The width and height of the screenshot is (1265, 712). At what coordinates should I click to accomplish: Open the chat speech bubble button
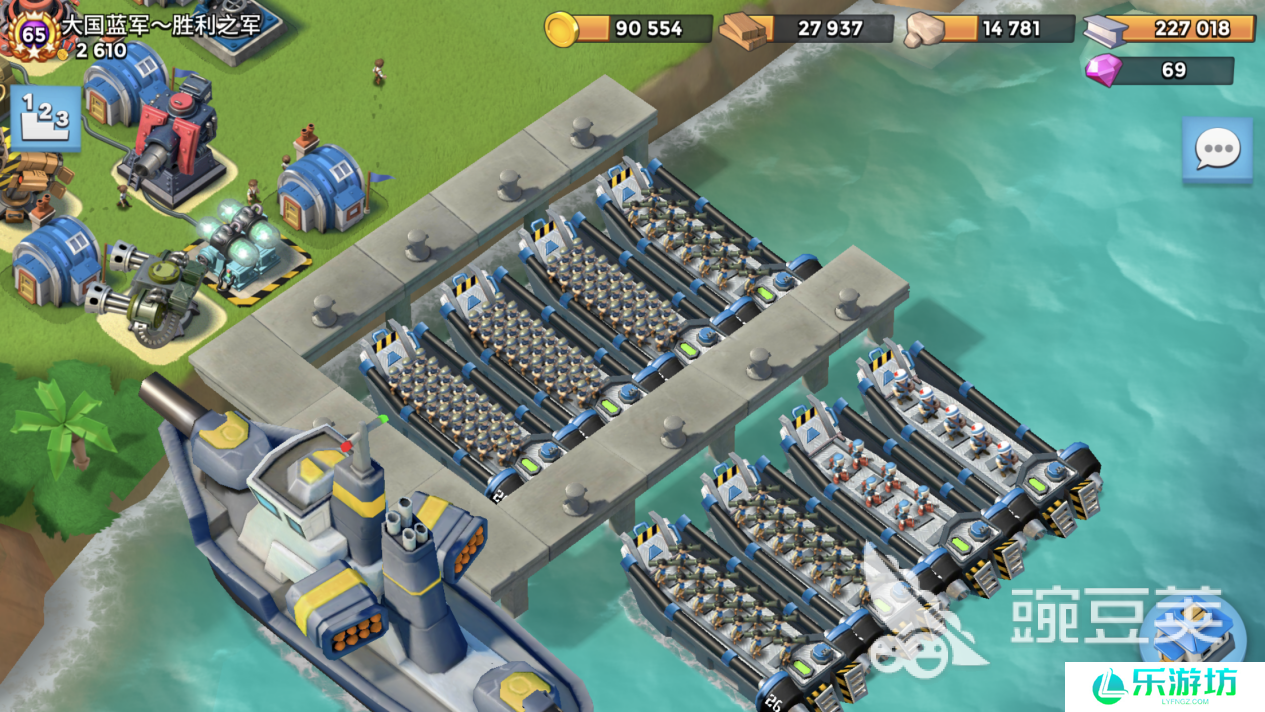(1216, 151)
